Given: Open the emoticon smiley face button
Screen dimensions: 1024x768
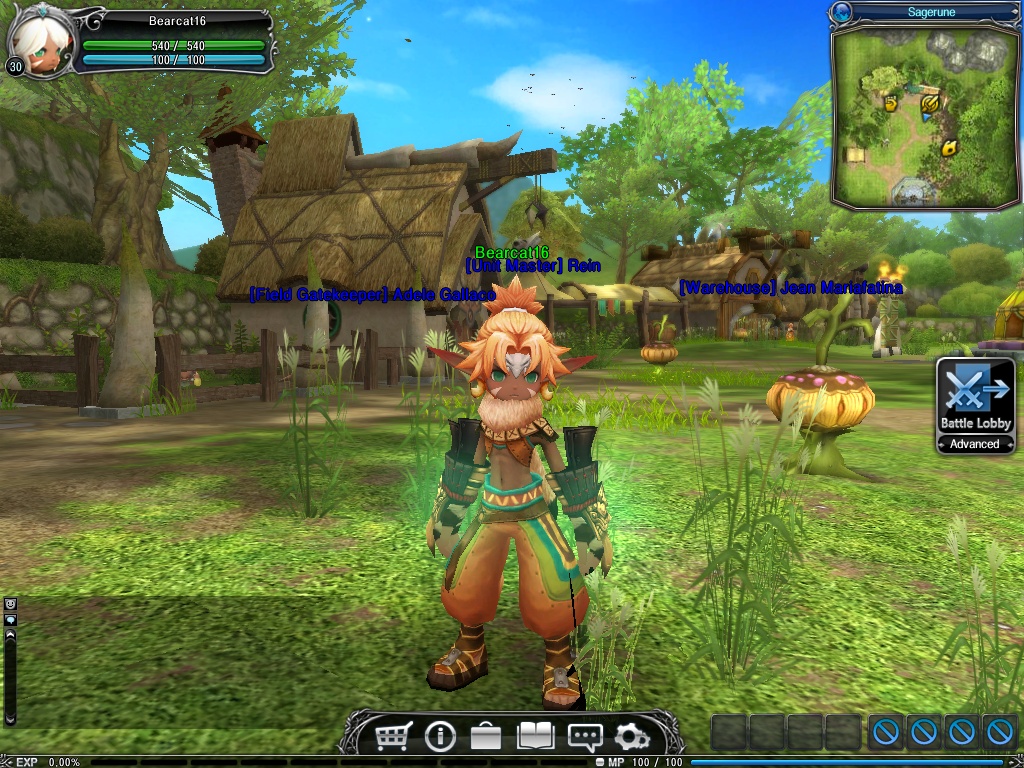Looking at the screenshot, I should (x=11, y=604).
